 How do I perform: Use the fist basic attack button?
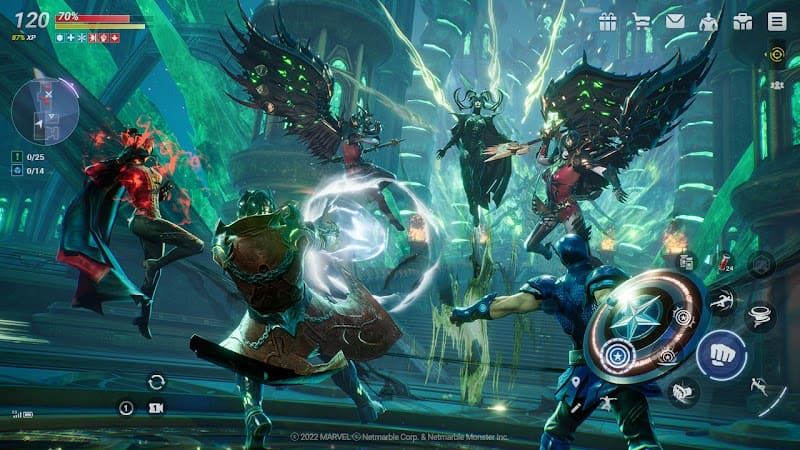(x=721, y=354)
